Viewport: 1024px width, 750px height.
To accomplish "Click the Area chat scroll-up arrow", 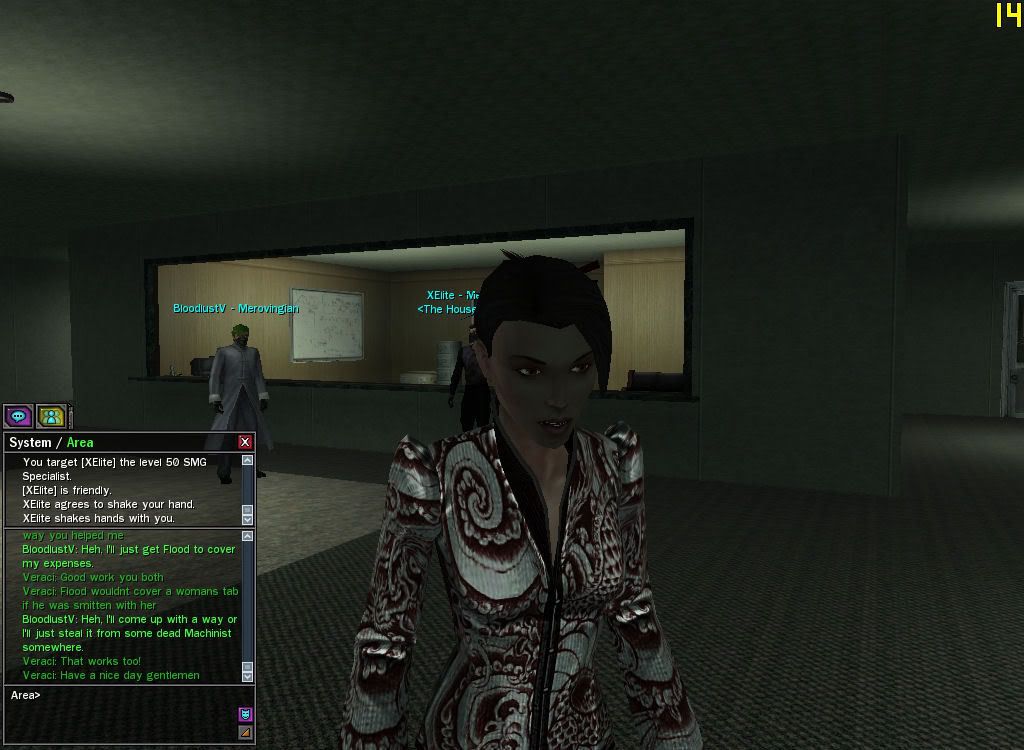I will (x=248, y=537).
